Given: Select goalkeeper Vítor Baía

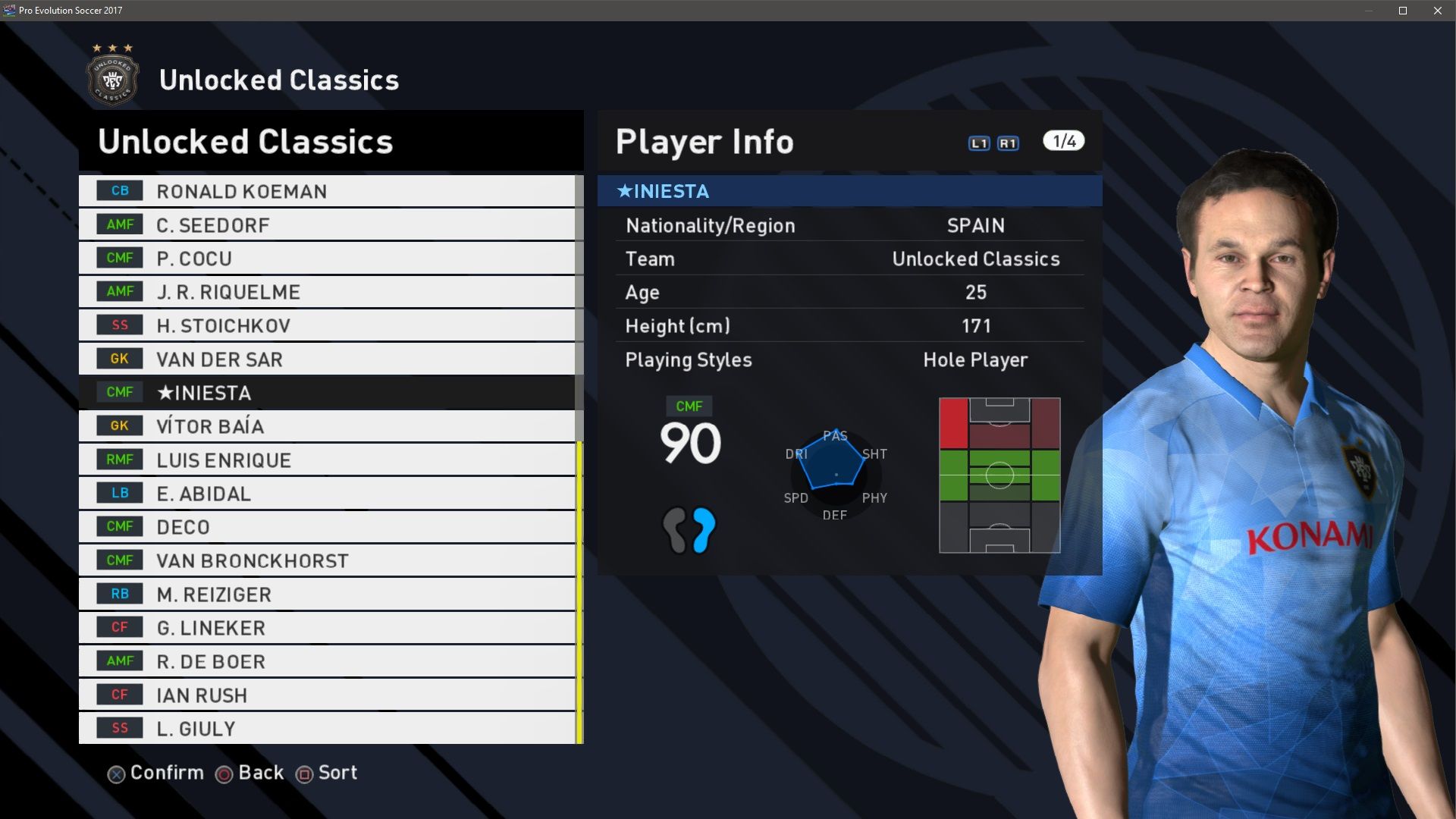Looking at the screenshot, I should [x=326, y=426].
